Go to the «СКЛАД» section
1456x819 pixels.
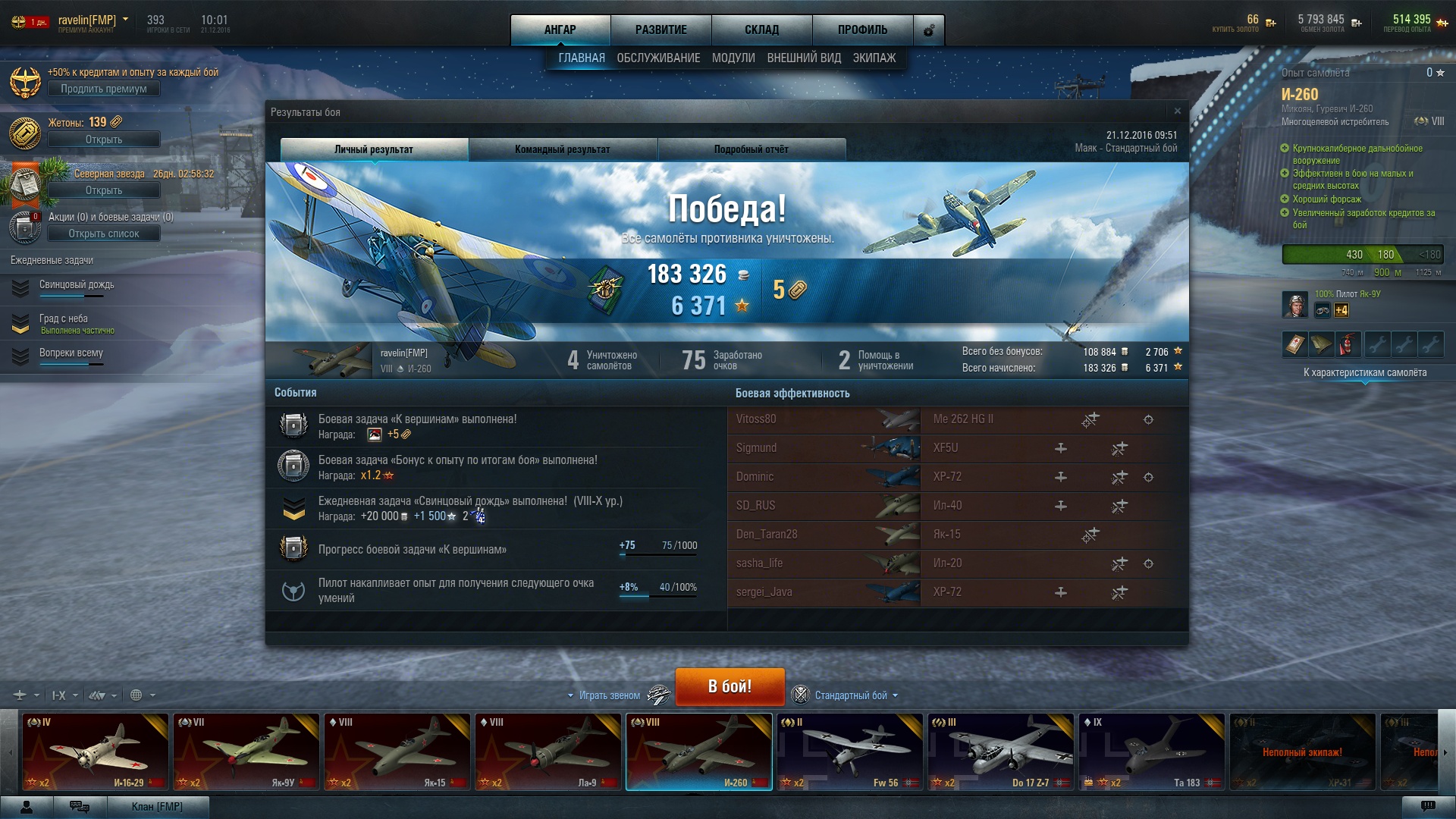click(761, 30)
